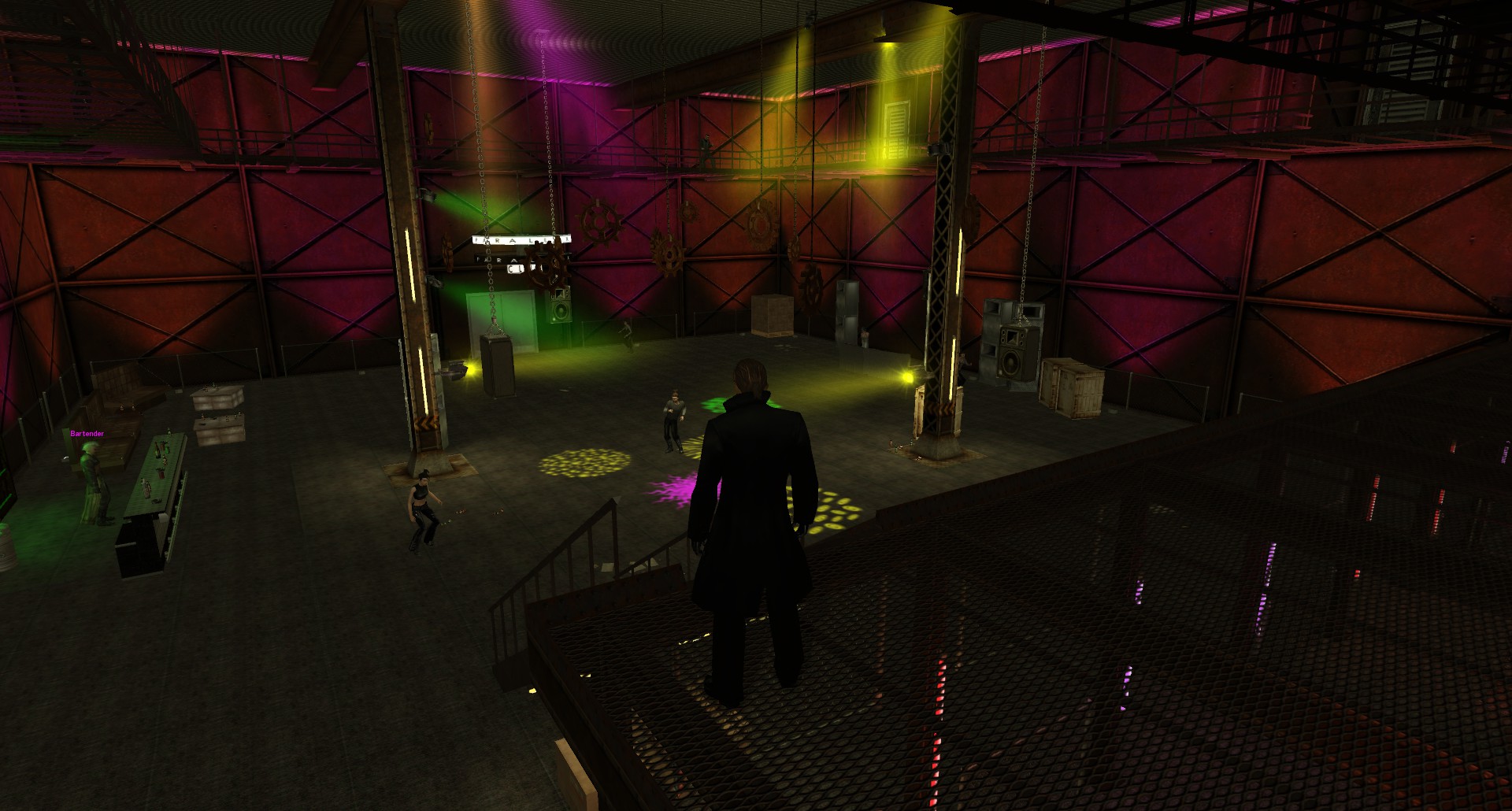Select the Bartender name label
This screenshot has width=1512, height=811.
click(87, 434)
